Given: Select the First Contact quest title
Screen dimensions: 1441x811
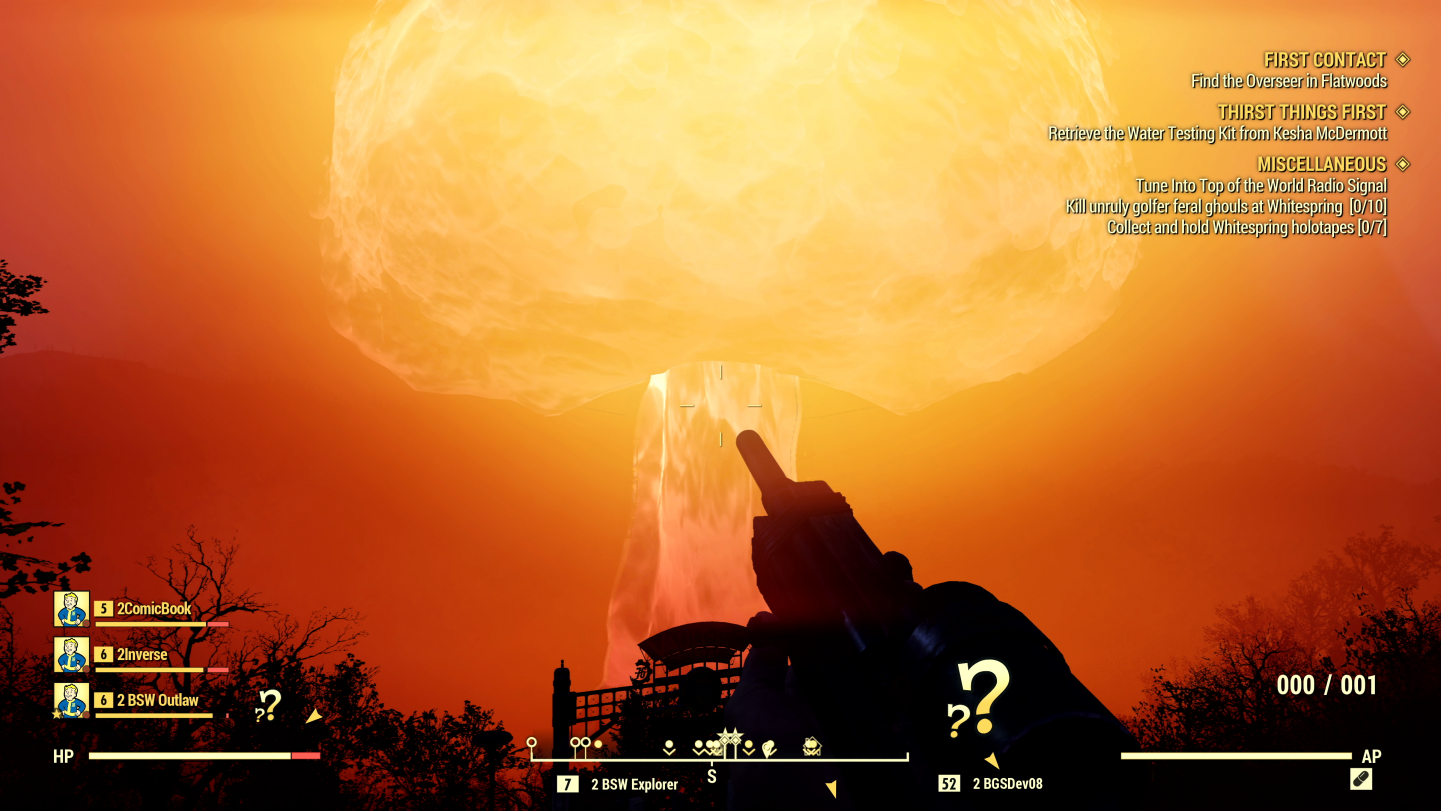Looking at the screenshot, I should (1324, 60).
